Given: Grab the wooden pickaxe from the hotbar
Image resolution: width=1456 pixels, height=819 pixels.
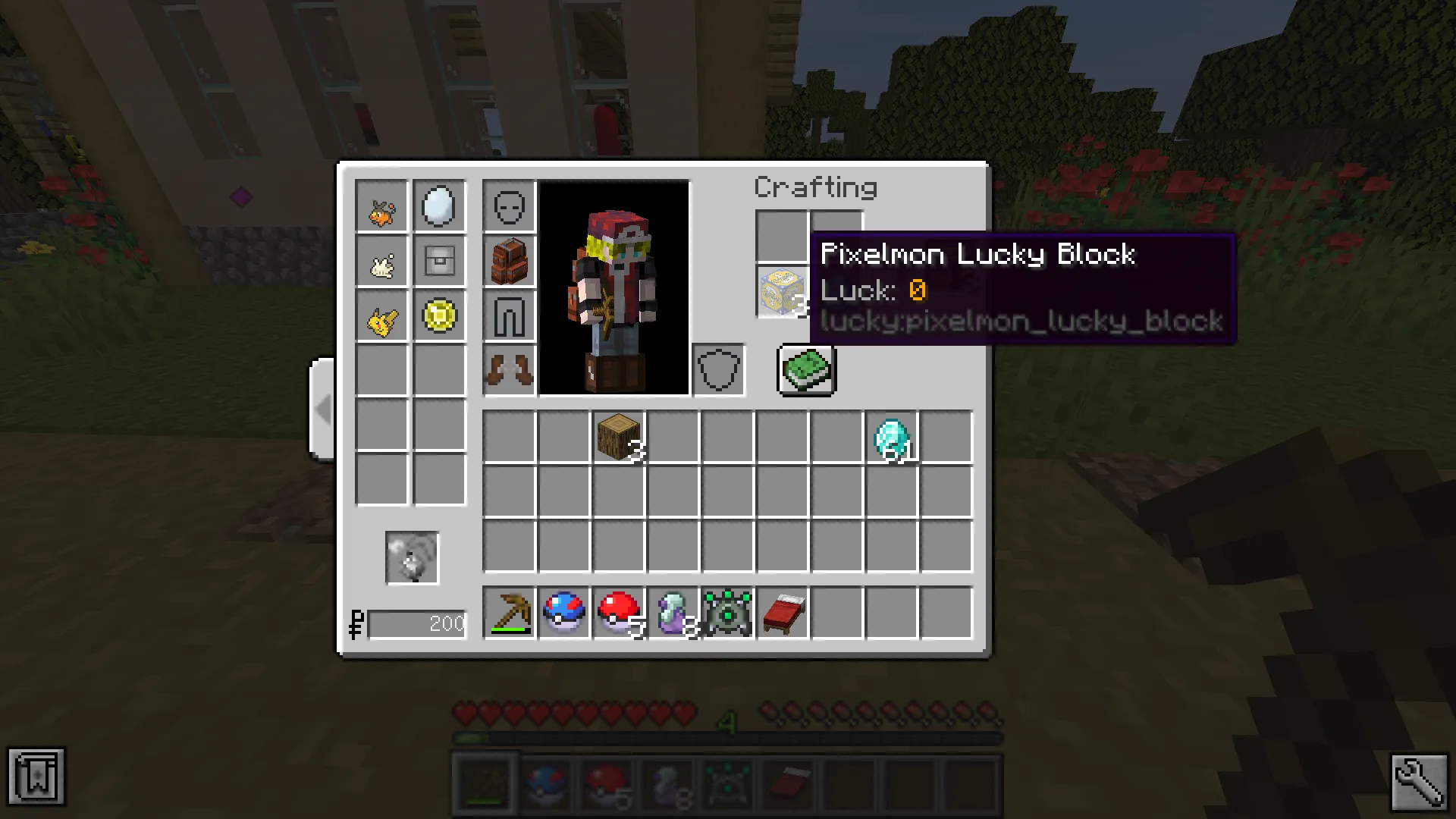Looking at the screenshot, I should coord(509,613).
